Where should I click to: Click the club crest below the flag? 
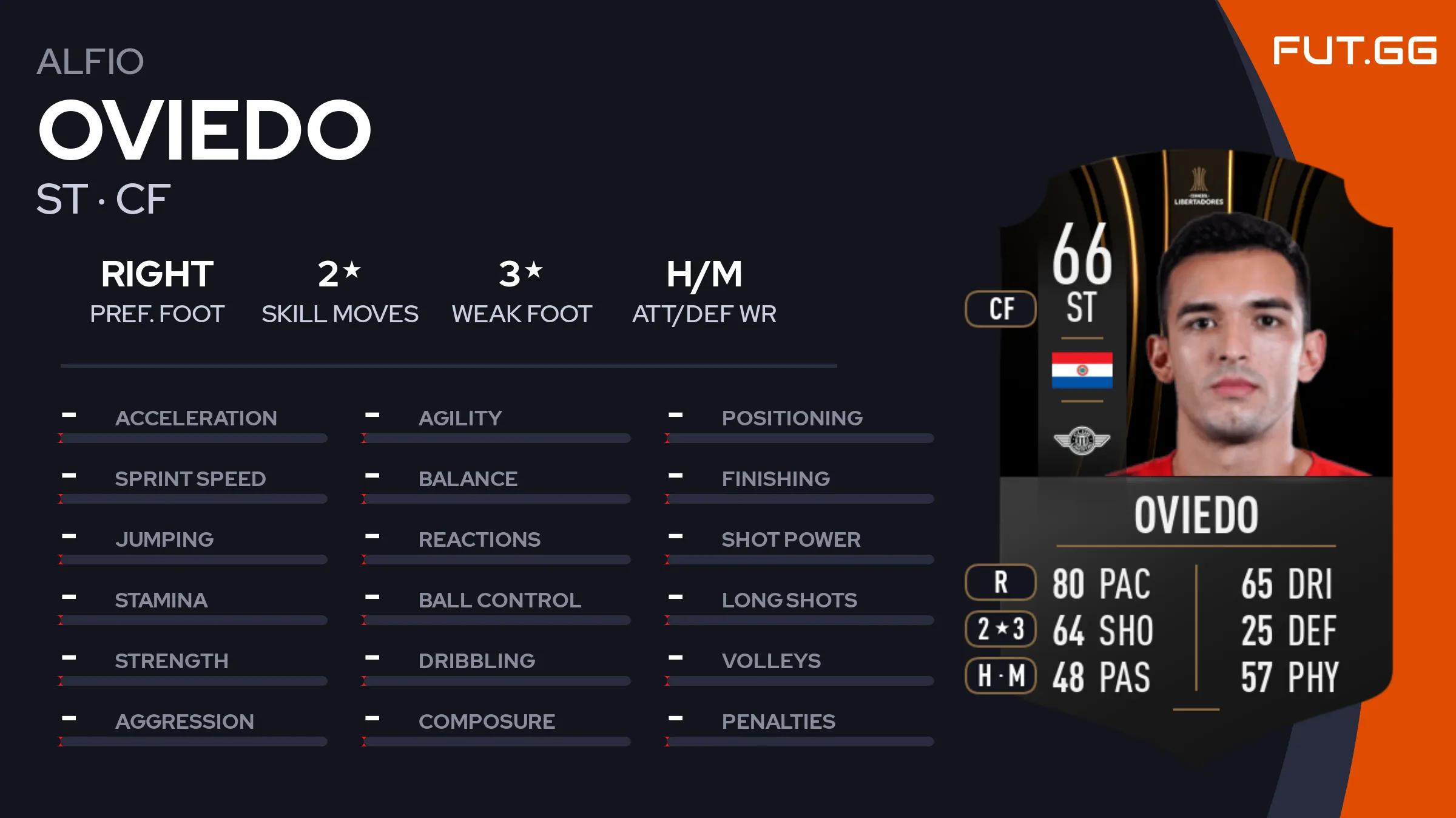pyautogui.click(x=1082, y=440)
